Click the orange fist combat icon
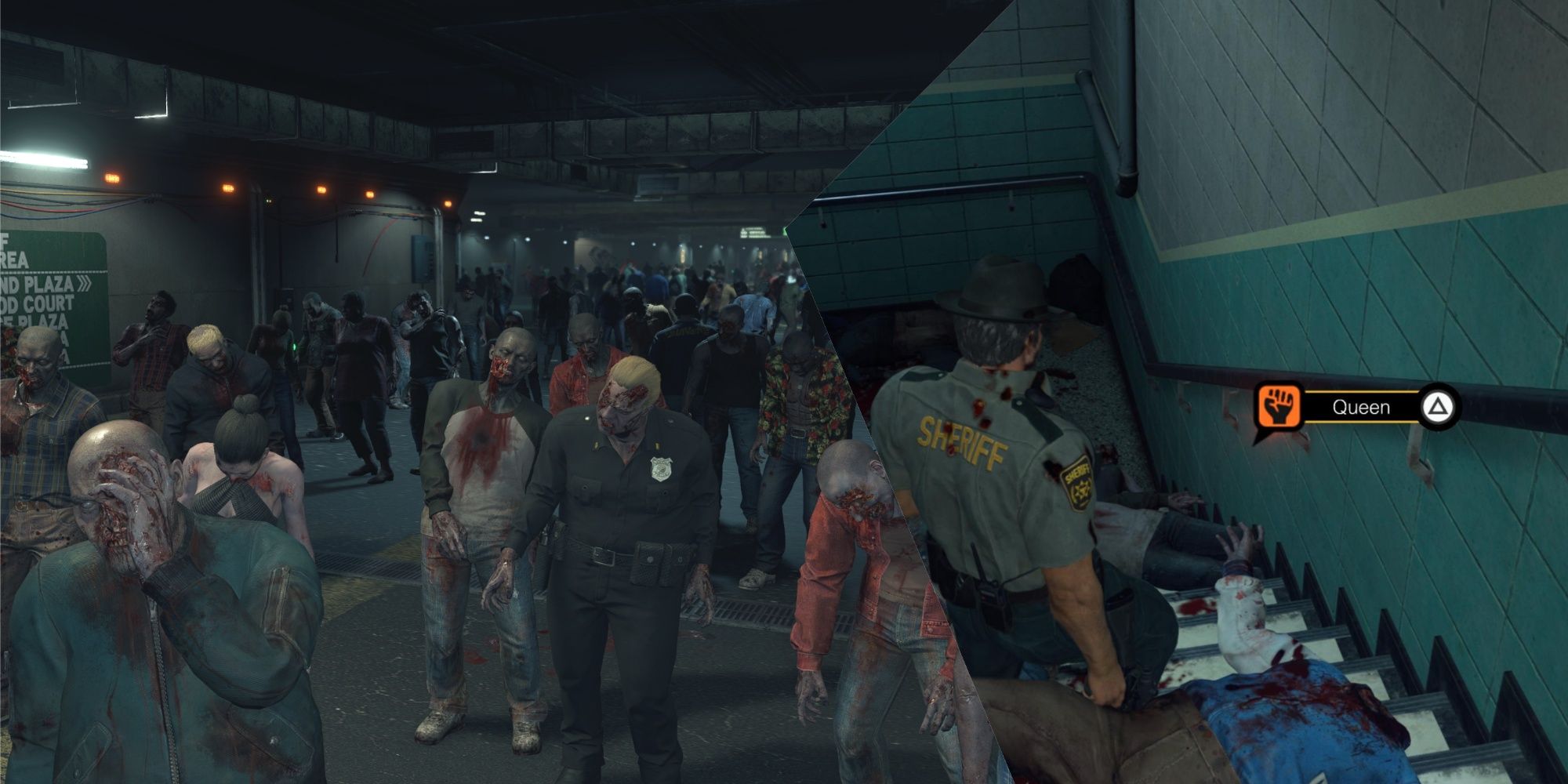 click(x=1280, y=405)
